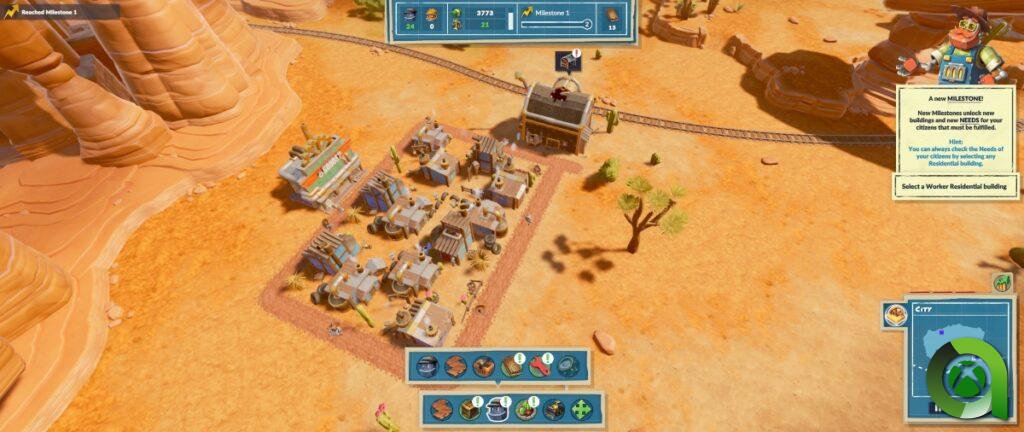Pick the dark treasure chest building icon
The width and height of the screenshot is (1024, 432).
(553, 409)
